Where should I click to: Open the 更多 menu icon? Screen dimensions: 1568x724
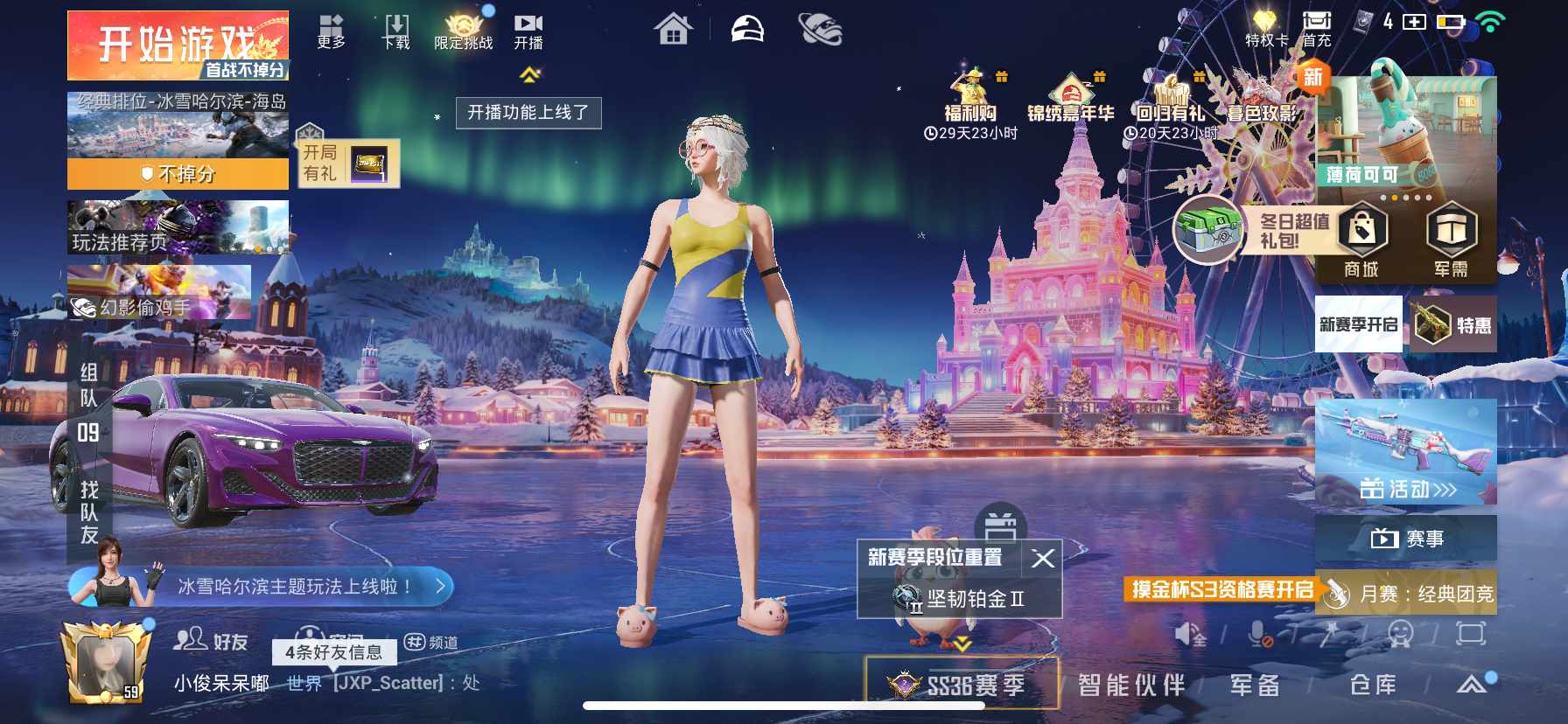click(331, 31)
